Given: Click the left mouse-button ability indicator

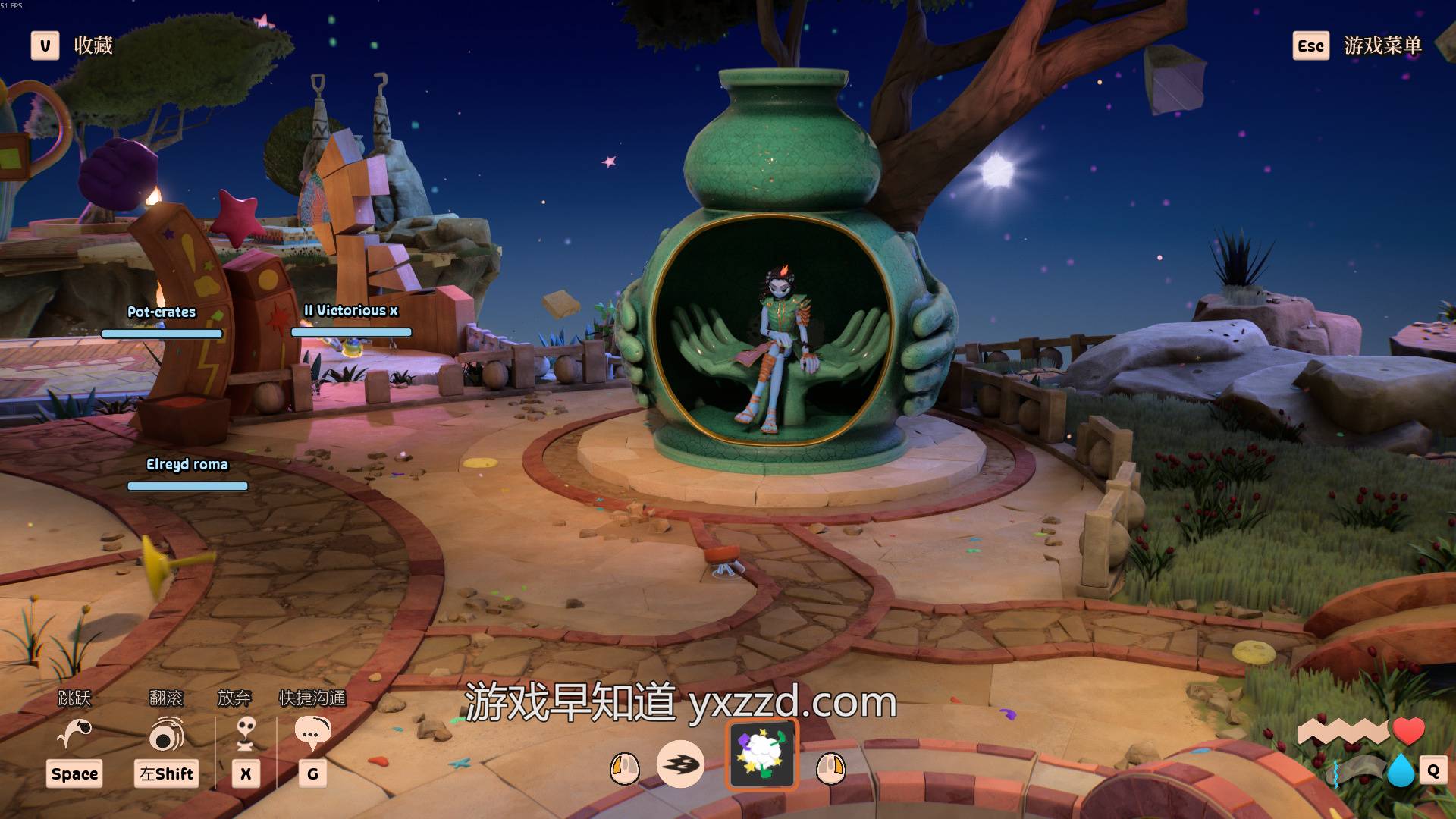Looking at the screenshot, I should click(x=625, y=768).
